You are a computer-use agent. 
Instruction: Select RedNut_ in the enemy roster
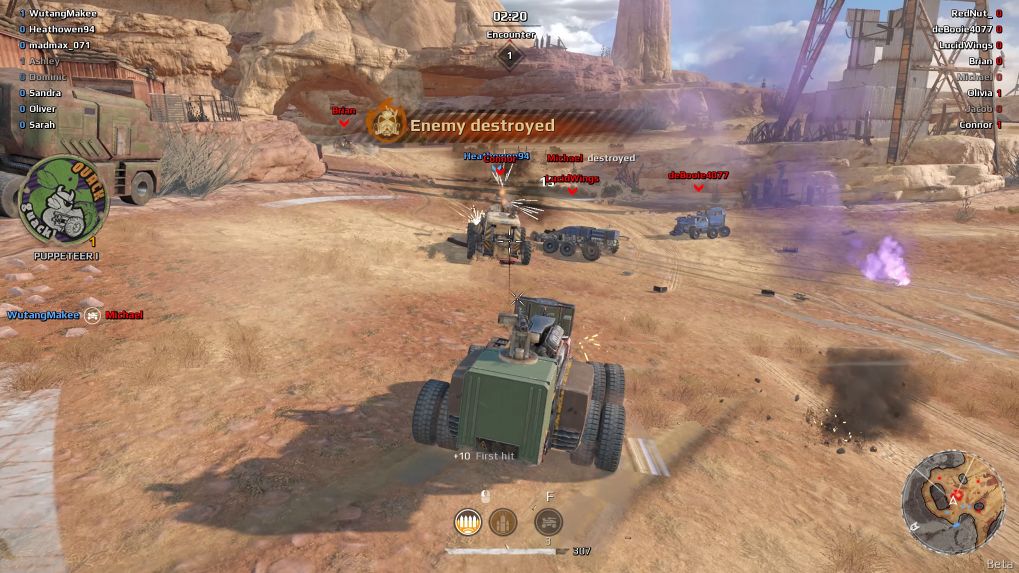970,13
